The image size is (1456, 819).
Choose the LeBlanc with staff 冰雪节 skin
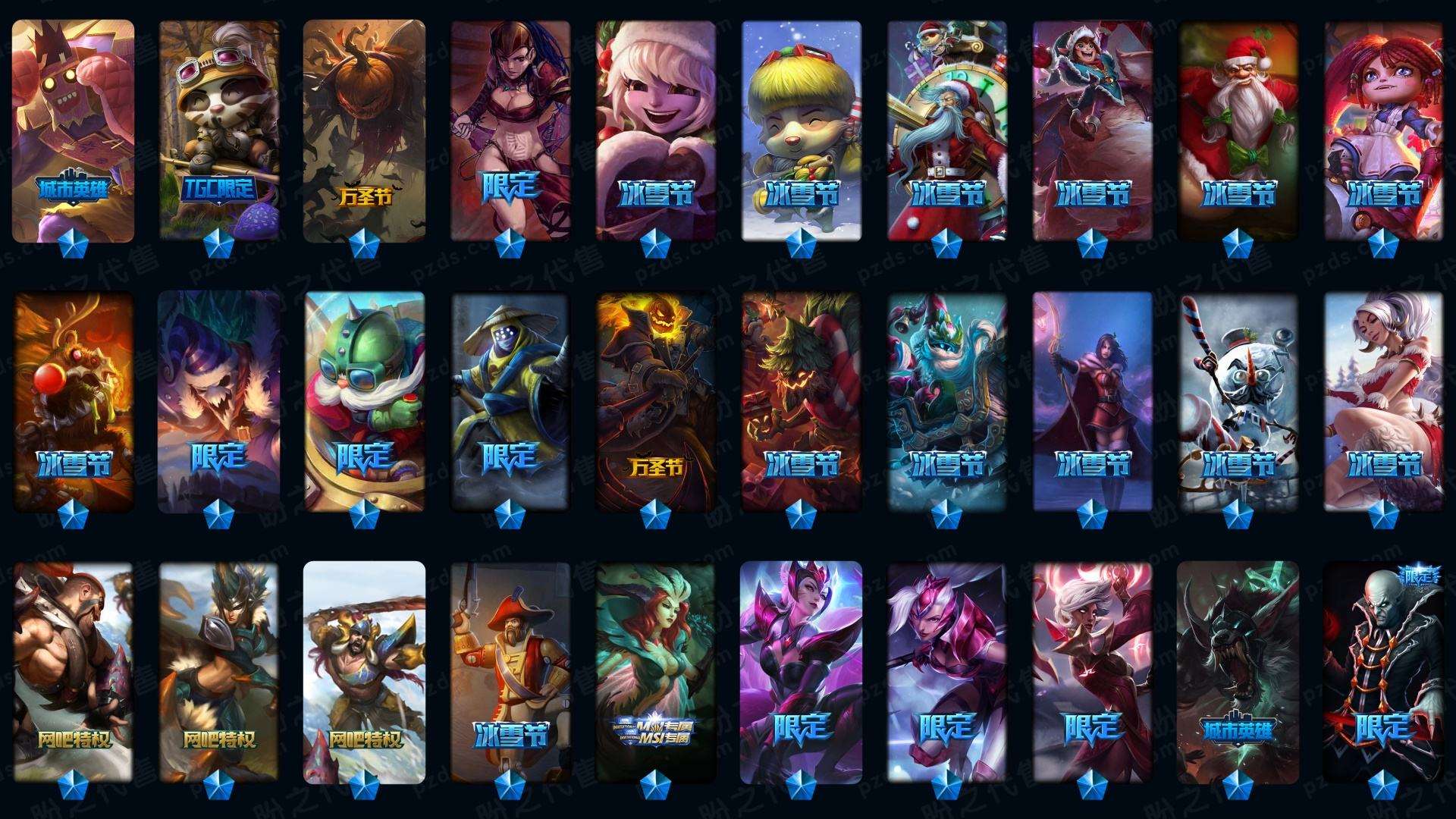1093,402
